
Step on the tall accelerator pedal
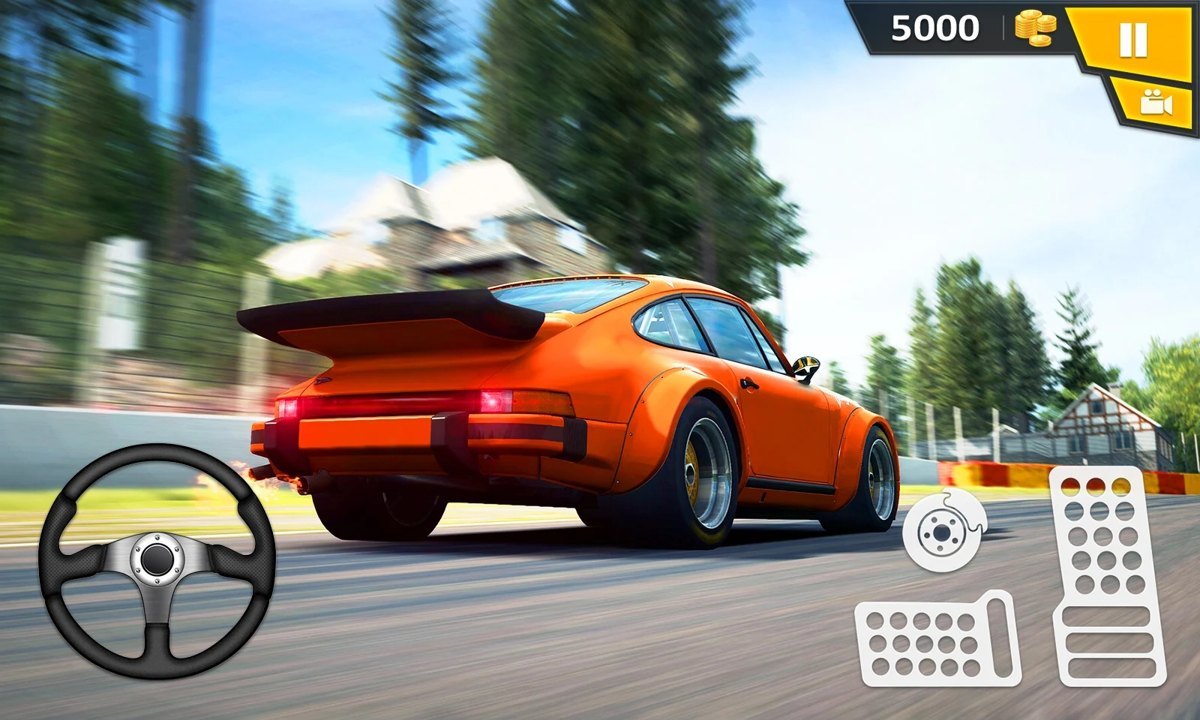[x=1108, y=573]
